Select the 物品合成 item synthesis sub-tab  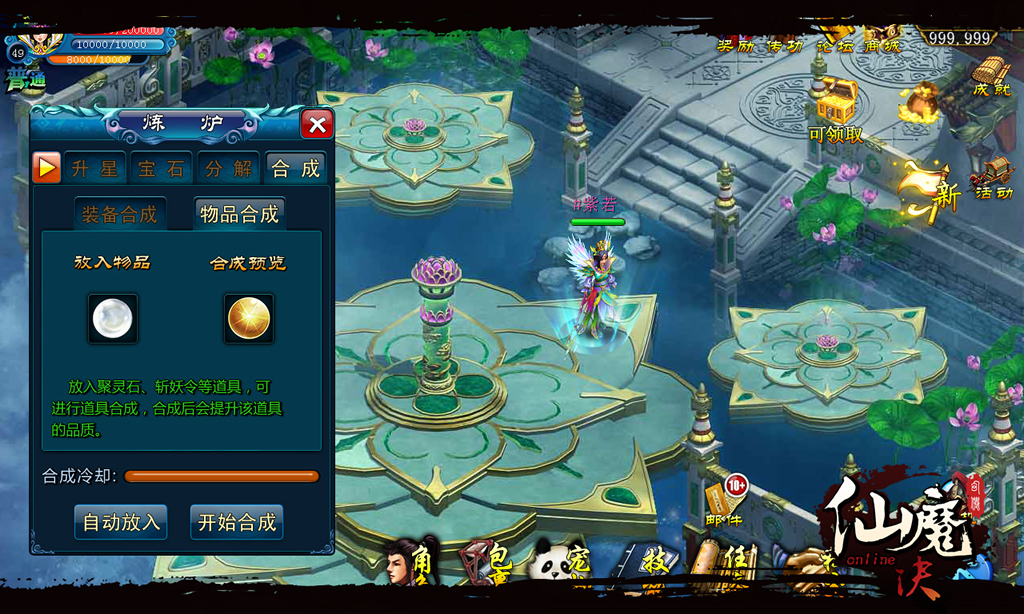239,214
